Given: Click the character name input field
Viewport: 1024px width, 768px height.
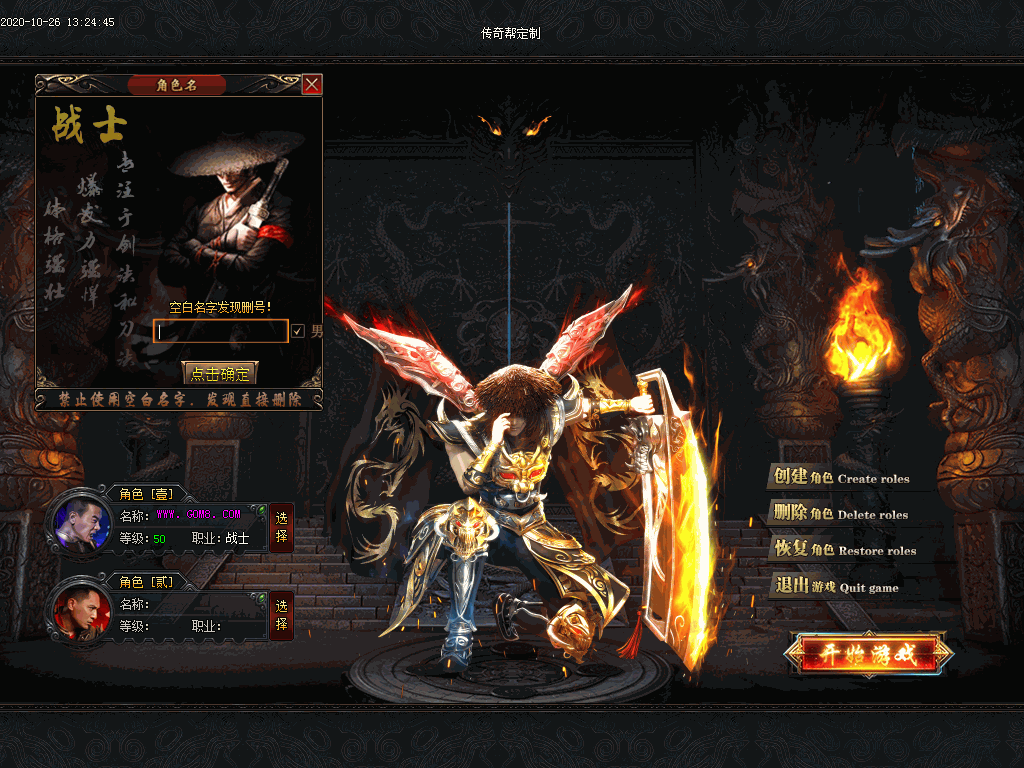Looking at the screenshot, I should tap(221, 331).
